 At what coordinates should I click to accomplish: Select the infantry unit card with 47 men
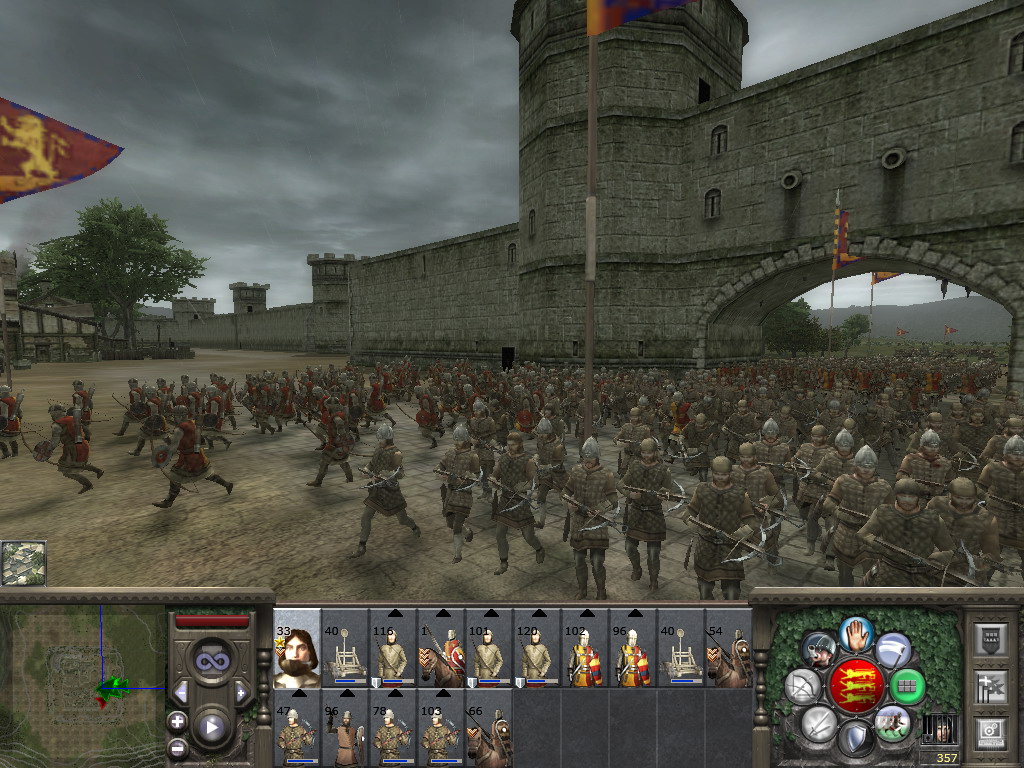[297, 728]
